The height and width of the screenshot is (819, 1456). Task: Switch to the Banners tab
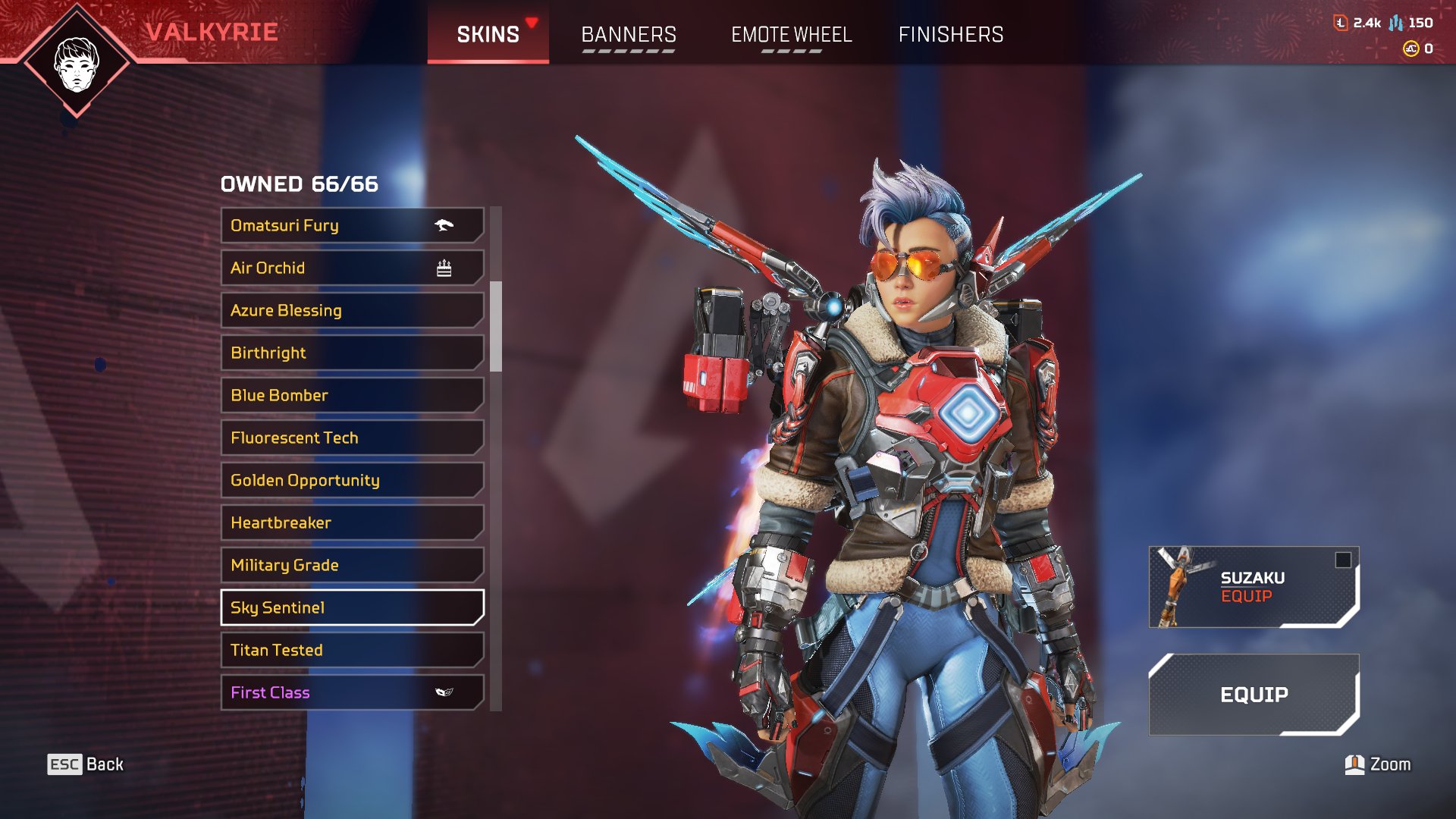coord(628,35)
